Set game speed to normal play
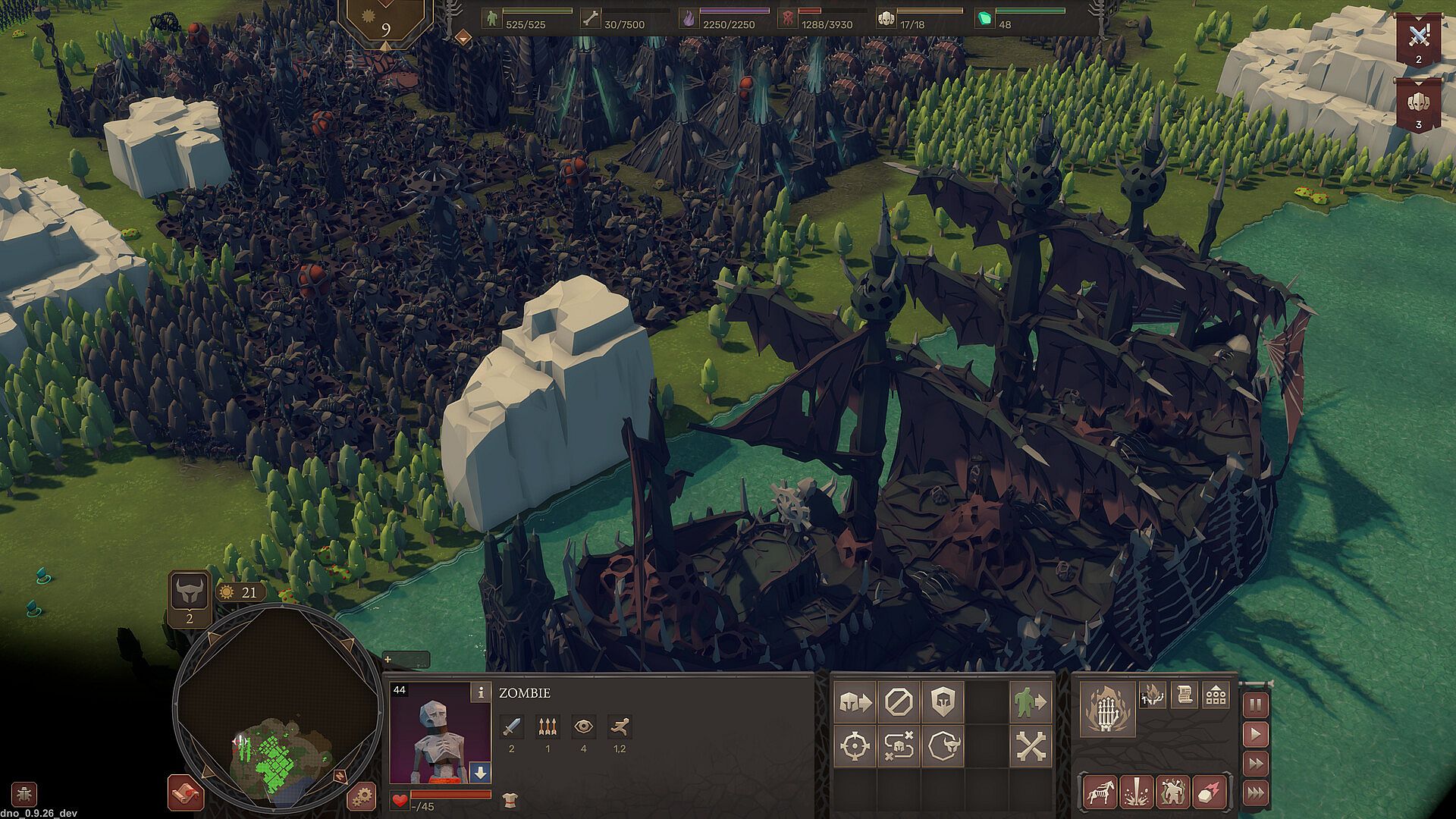Viewport: 1456px width, 819px height. click(1255, 734)
